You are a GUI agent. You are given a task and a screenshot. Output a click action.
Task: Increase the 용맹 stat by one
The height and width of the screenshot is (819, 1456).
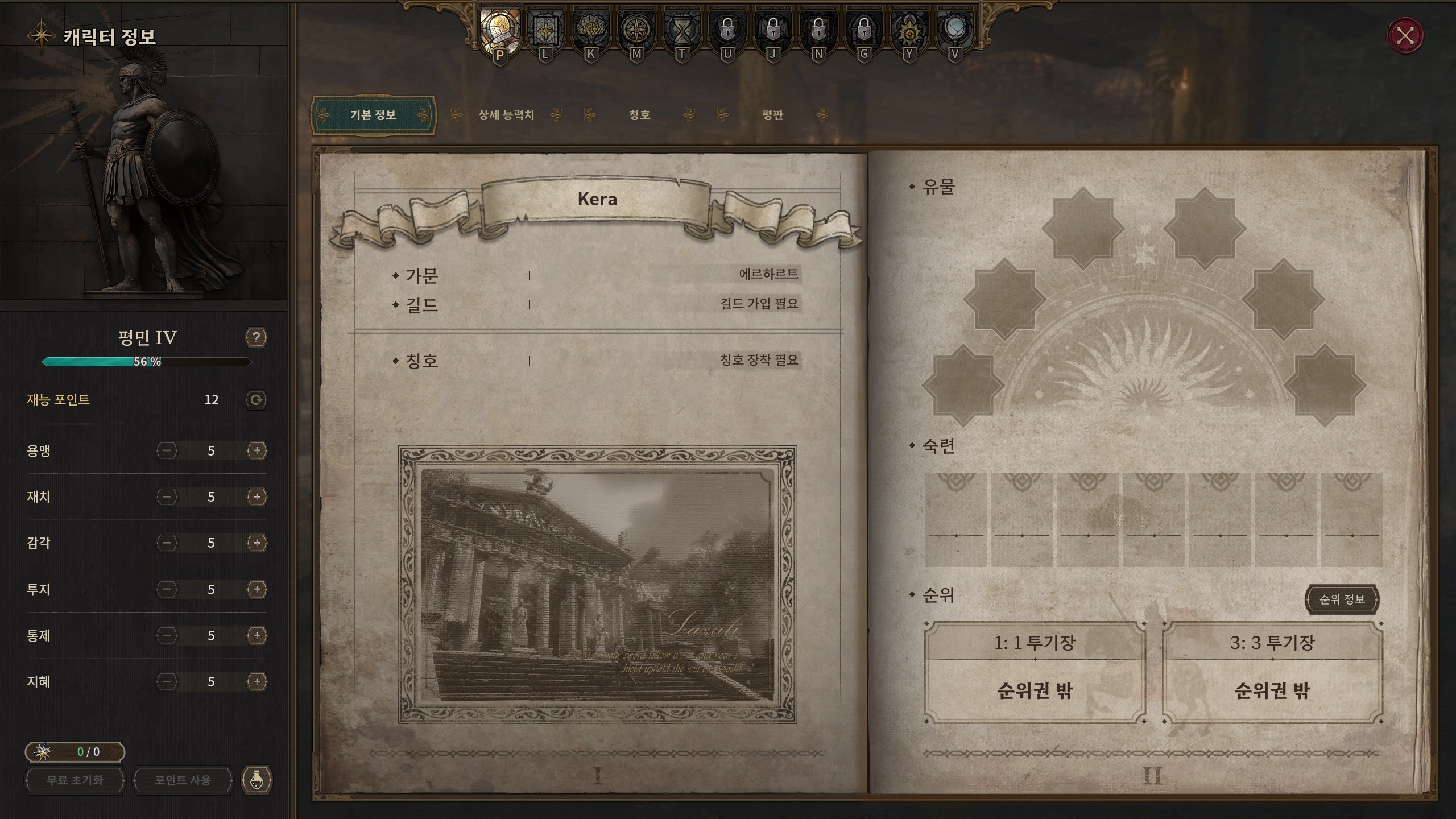[257, 451]
